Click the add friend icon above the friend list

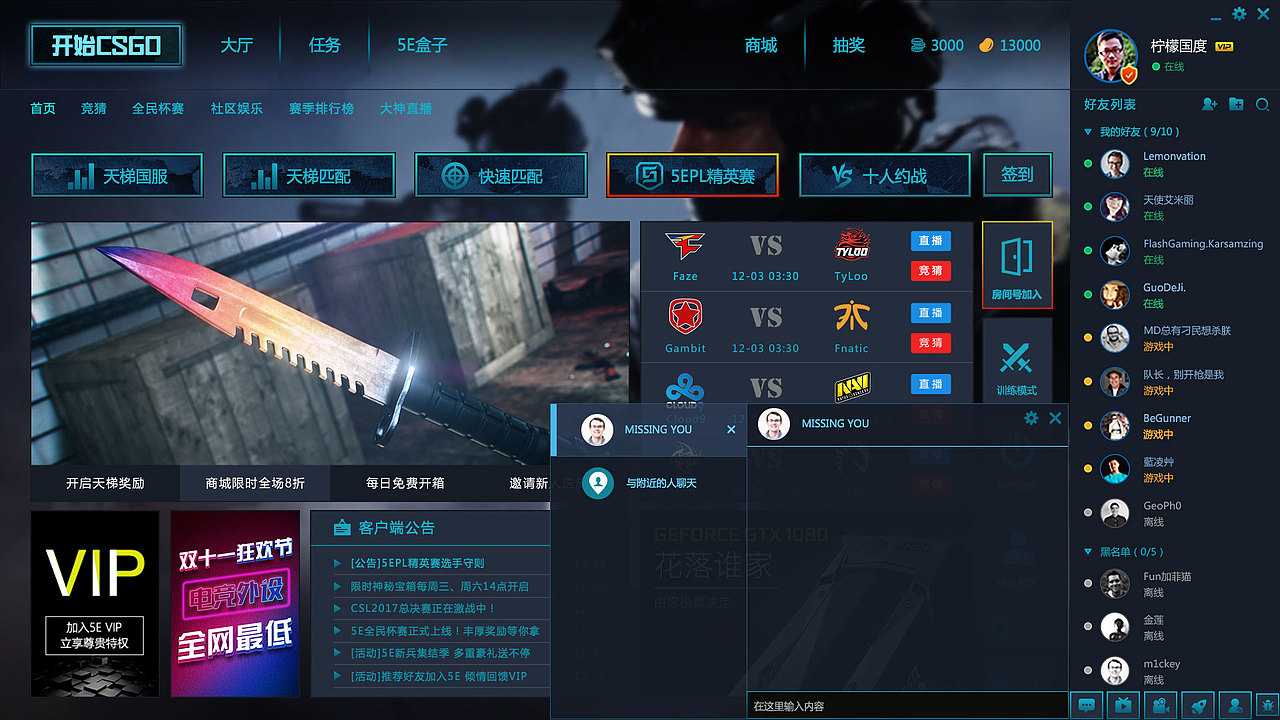tap(1209, 104)
